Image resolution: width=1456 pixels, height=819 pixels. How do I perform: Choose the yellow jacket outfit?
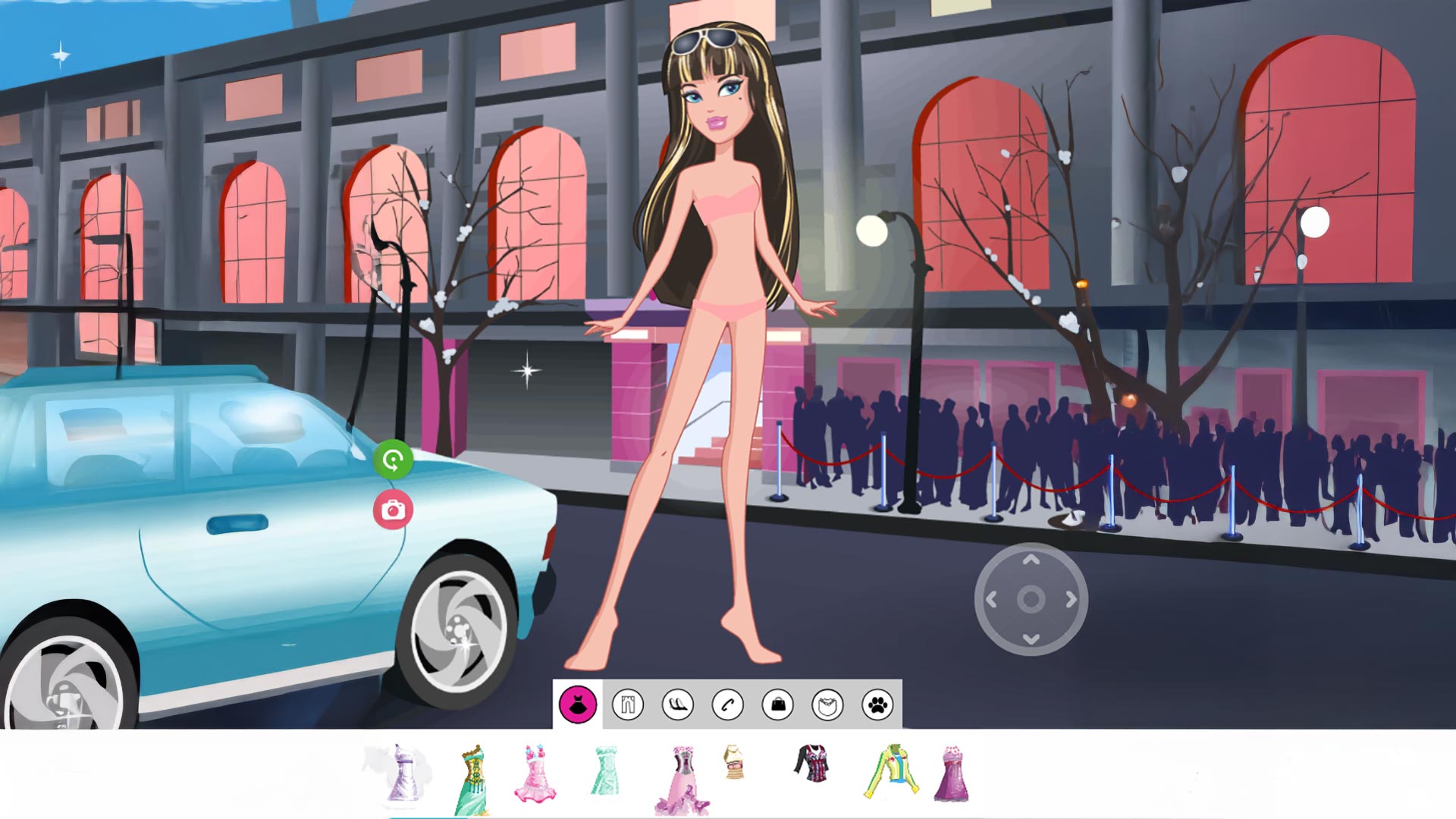[x=893, y=770]
